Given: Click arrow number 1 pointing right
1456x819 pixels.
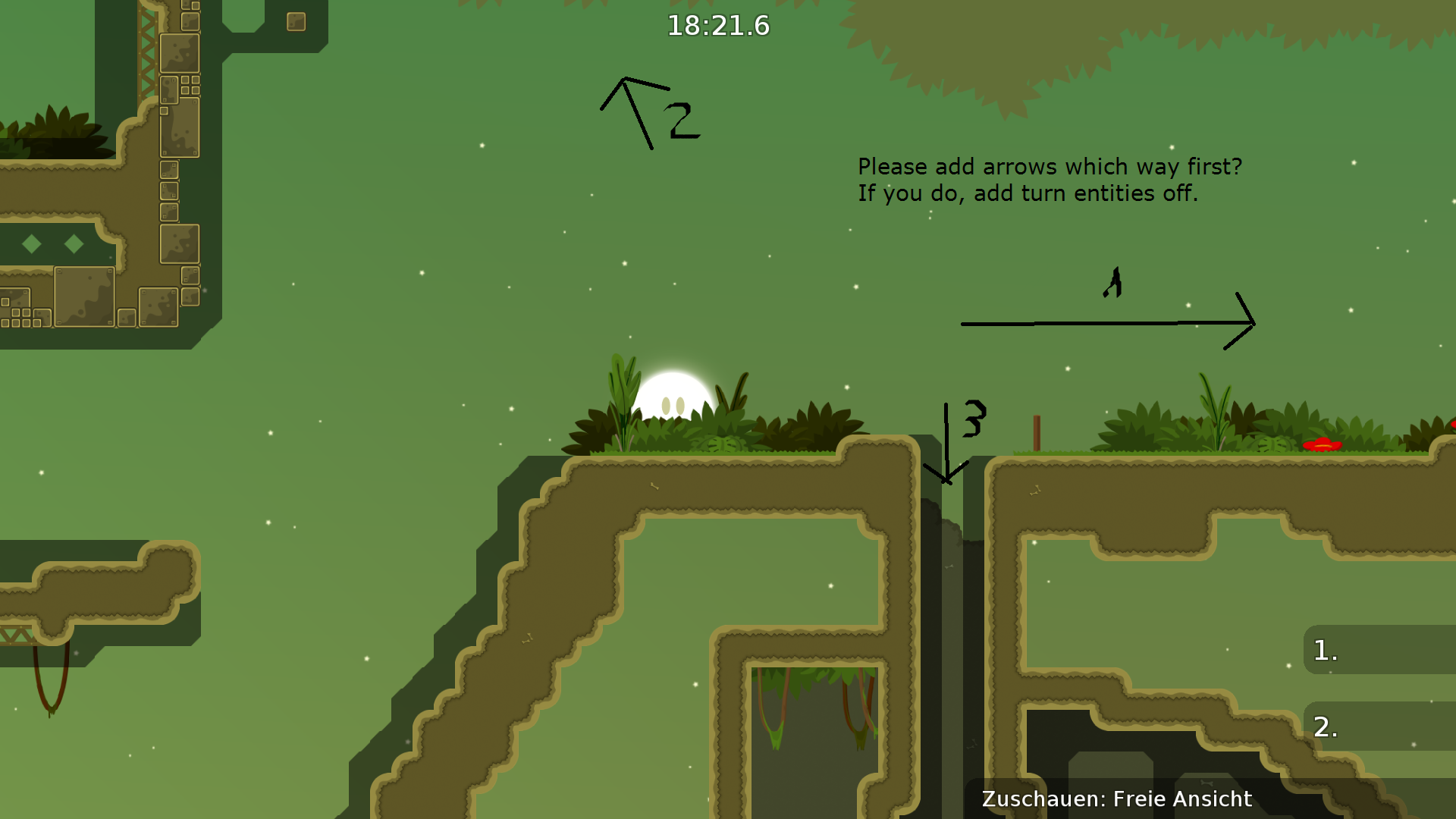Looking at the screenshot, I should point(1107,322).
